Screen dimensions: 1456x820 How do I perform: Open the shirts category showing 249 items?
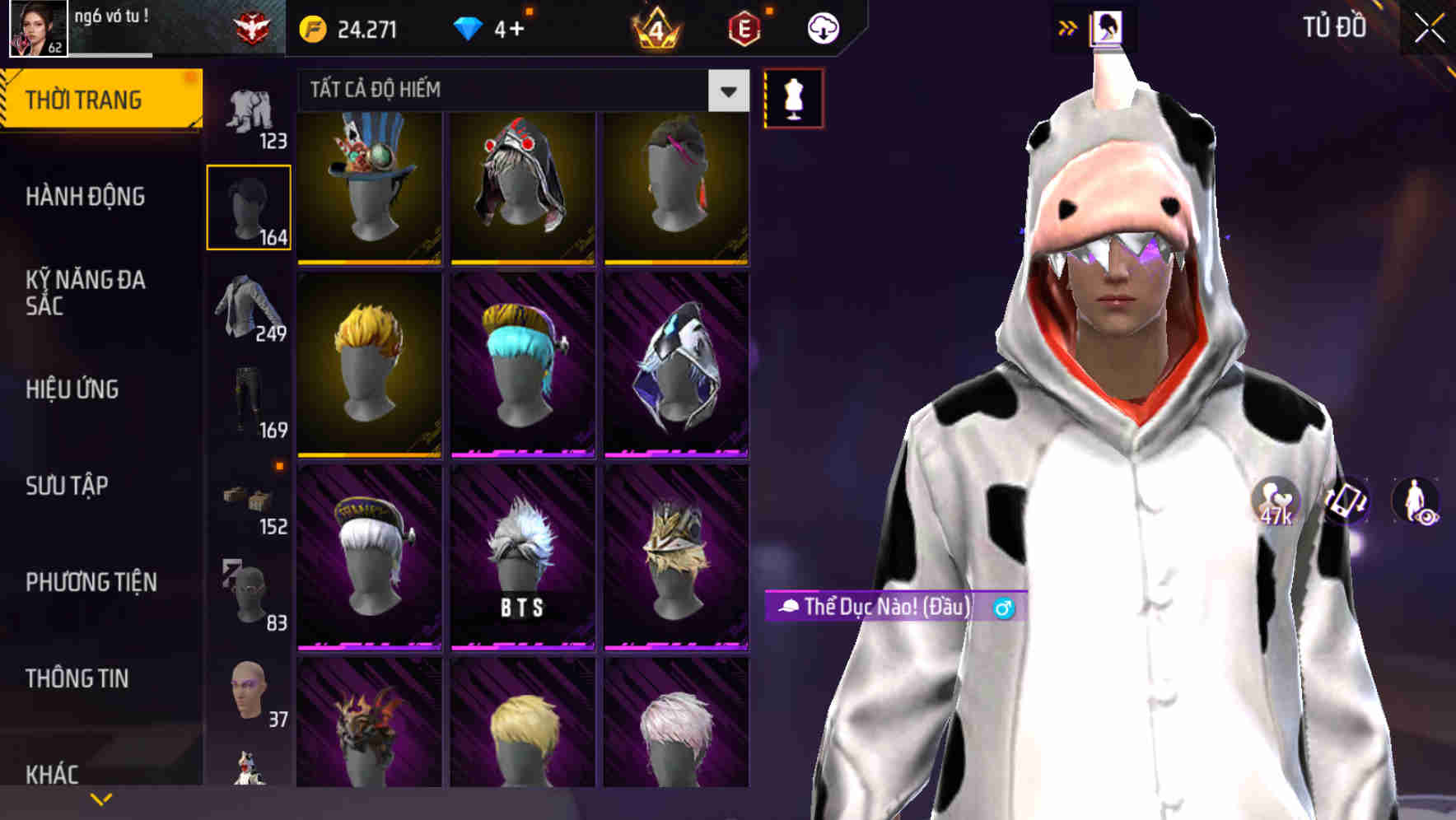tap(249, 309)
